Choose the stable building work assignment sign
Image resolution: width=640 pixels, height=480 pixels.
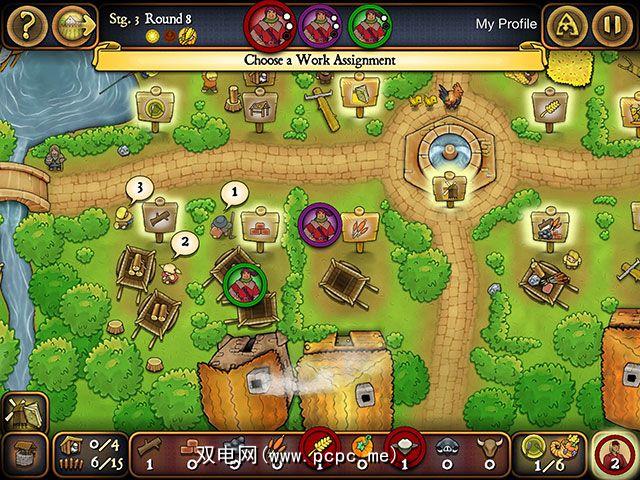tap(262, 104)
